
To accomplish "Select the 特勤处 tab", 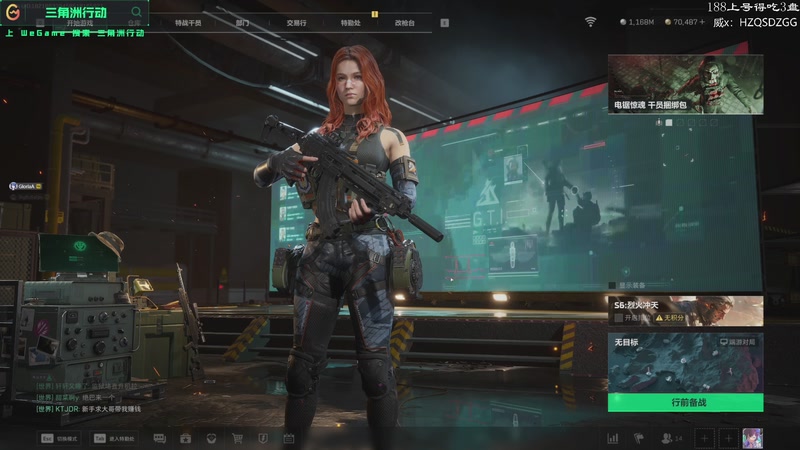I will click(350, 22).
